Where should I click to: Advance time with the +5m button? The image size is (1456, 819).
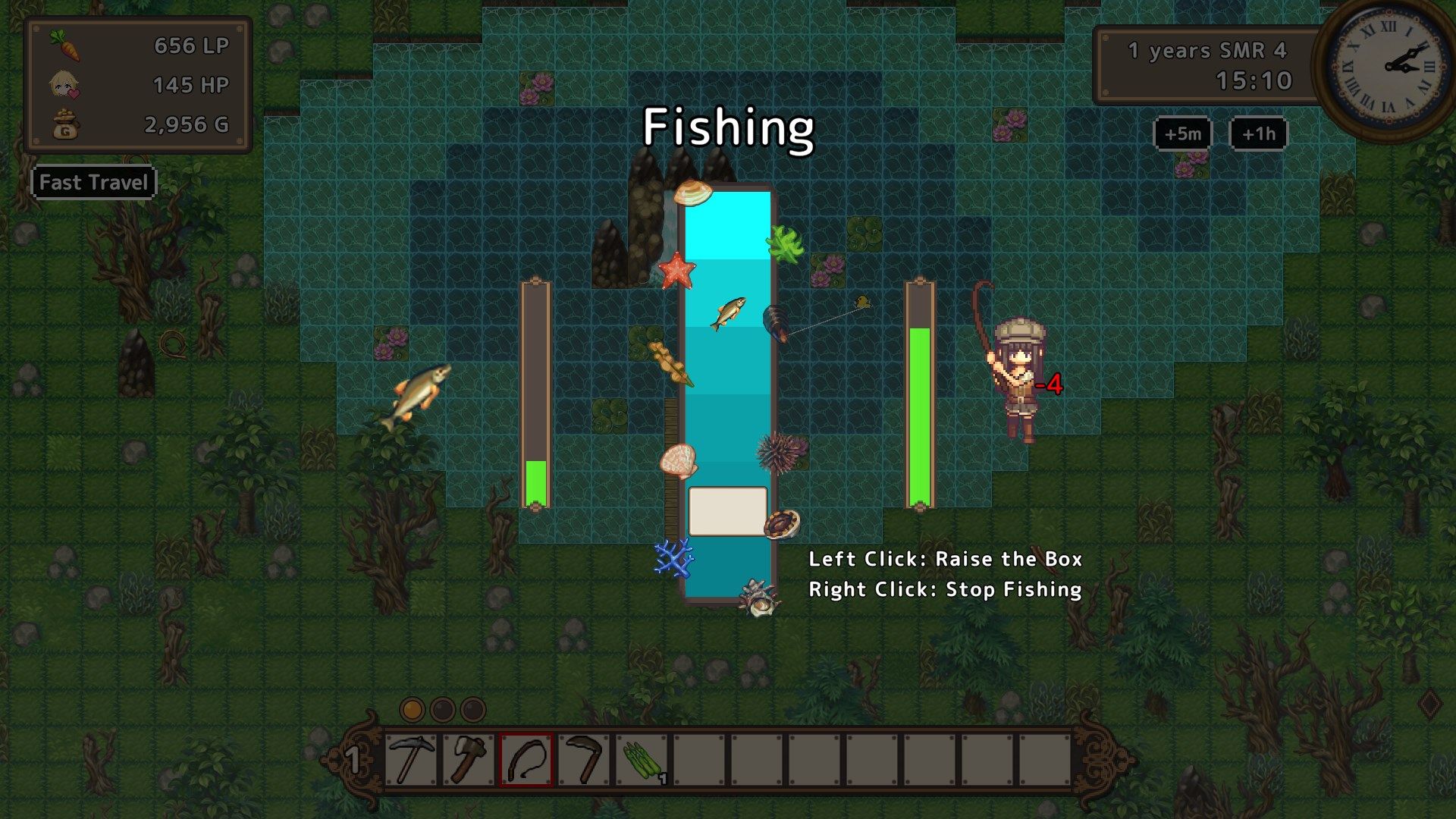tap(1182, 134)
